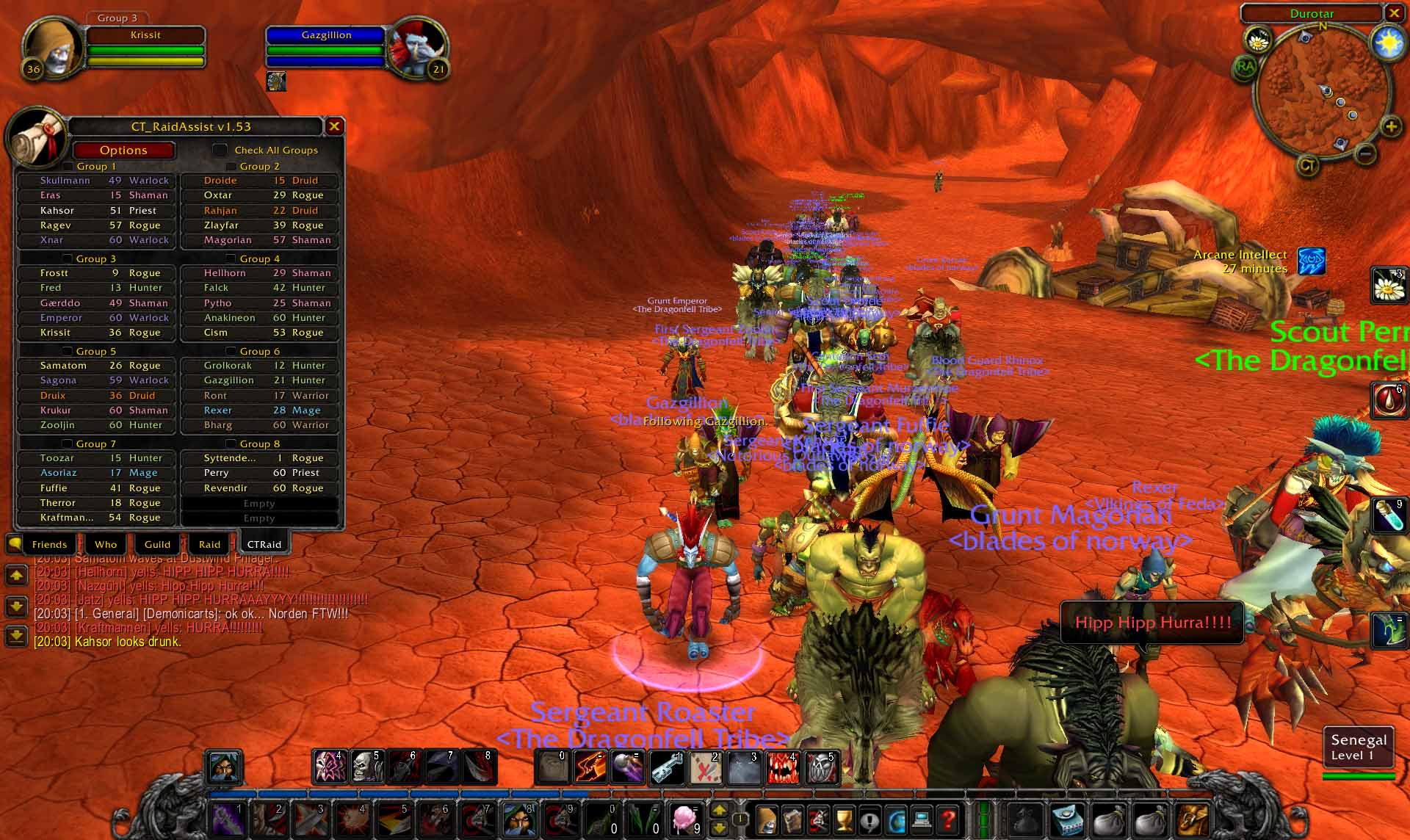Tick the Check All Groups checkbox
Screen dimensions: 1410x840
220,150
